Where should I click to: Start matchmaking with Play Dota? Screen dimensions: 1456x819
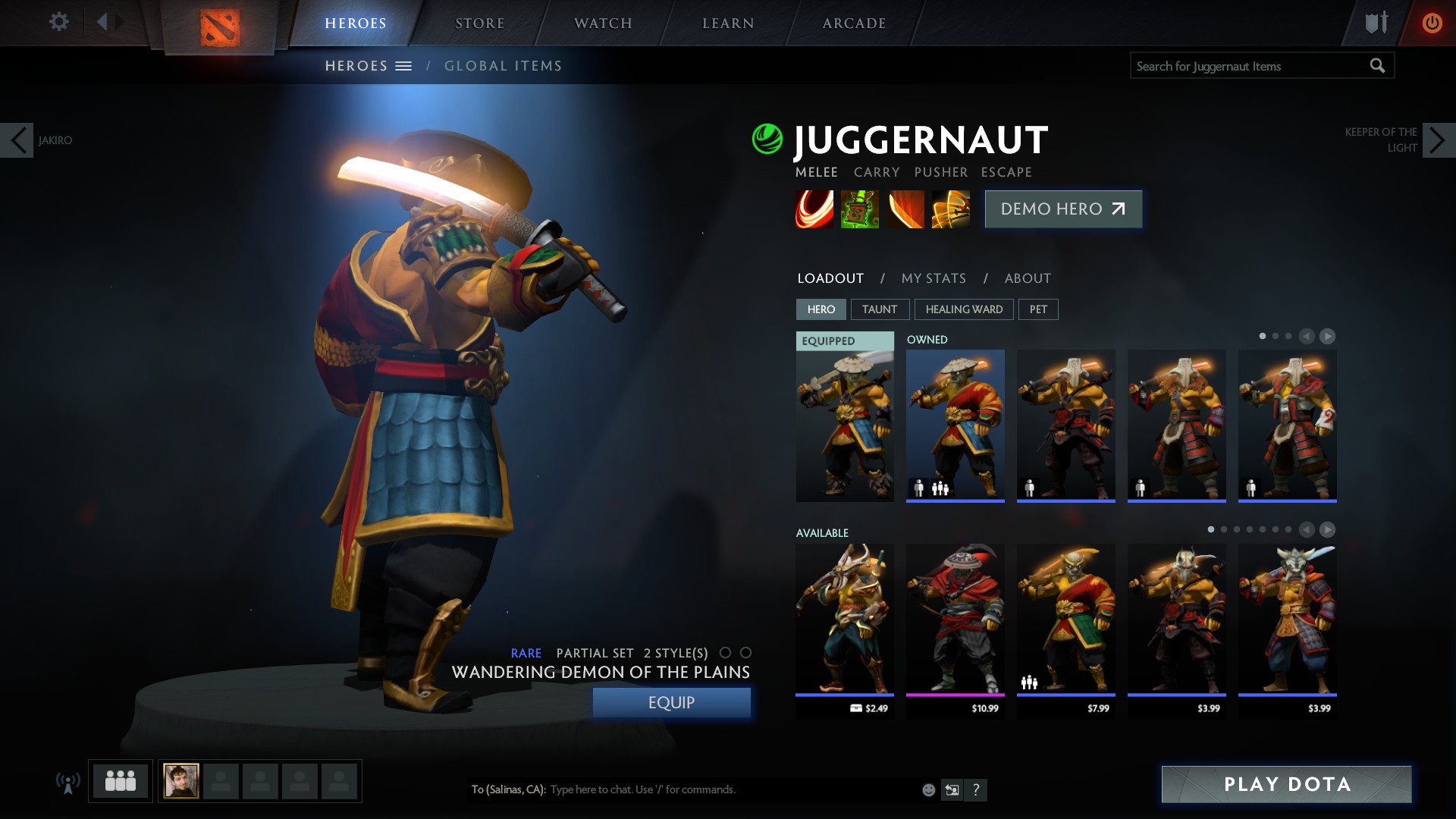tap(1286, 784)
